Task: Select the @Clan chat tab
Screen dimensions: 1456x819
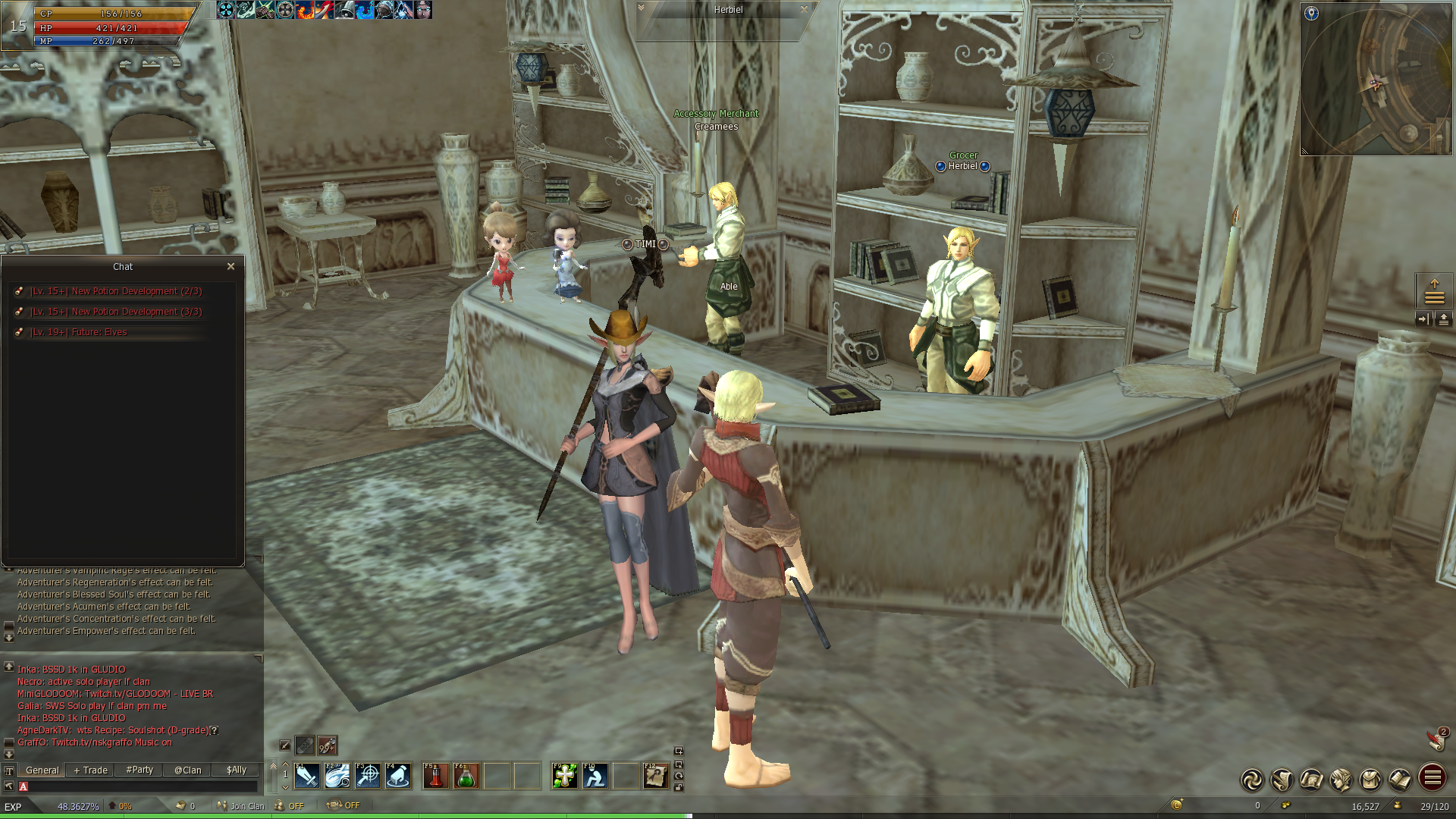Action: [187, 770]
